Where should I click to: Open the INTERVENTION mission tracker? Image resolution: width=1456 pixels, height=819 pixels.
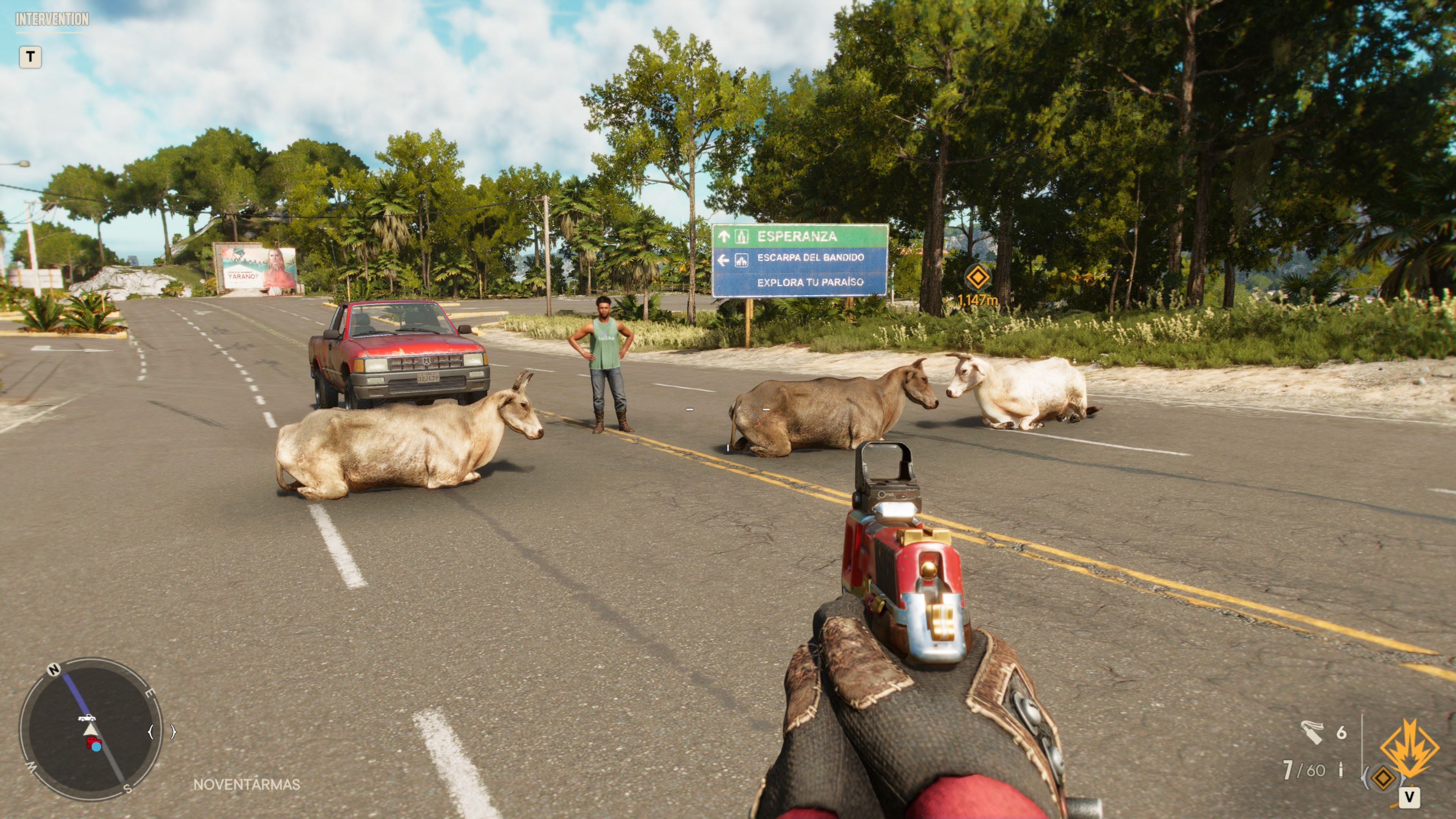52,19
